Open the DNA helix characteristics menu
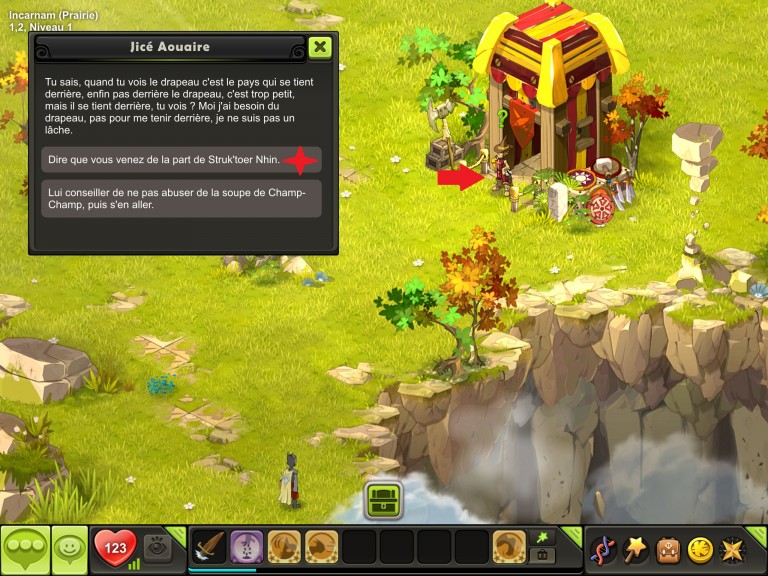The height and width of the screenshot is (576, 768). 603,549
